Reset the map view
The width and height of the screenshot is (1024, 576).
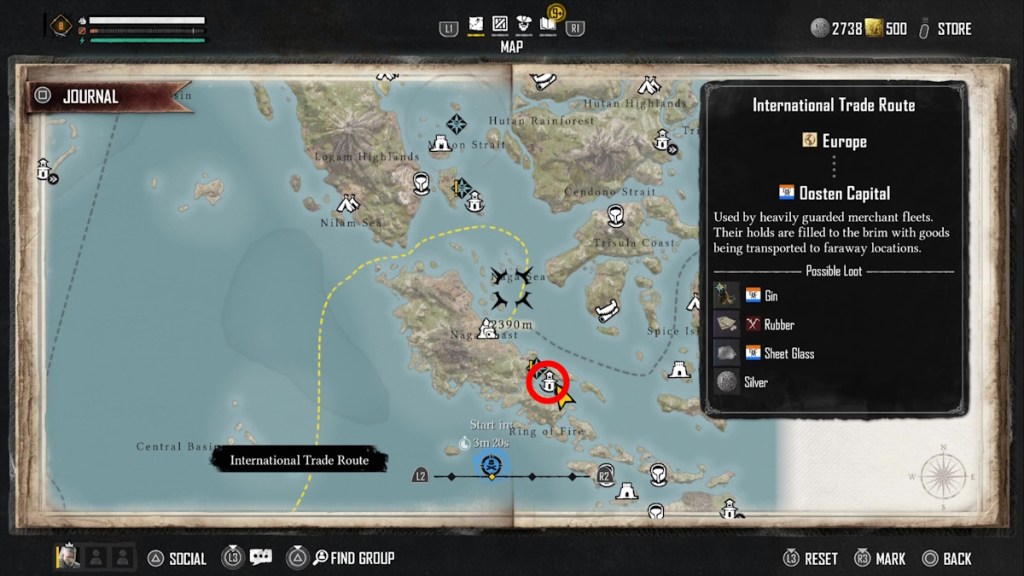820,559
